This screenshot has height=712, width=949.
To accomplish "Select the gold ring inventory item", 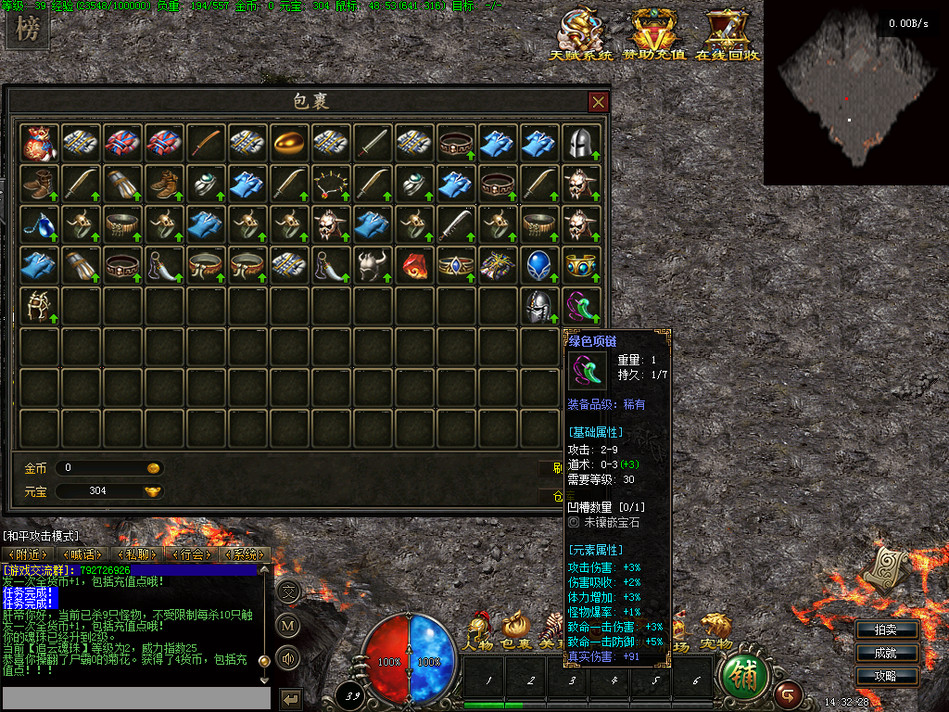I will point(290,142).
